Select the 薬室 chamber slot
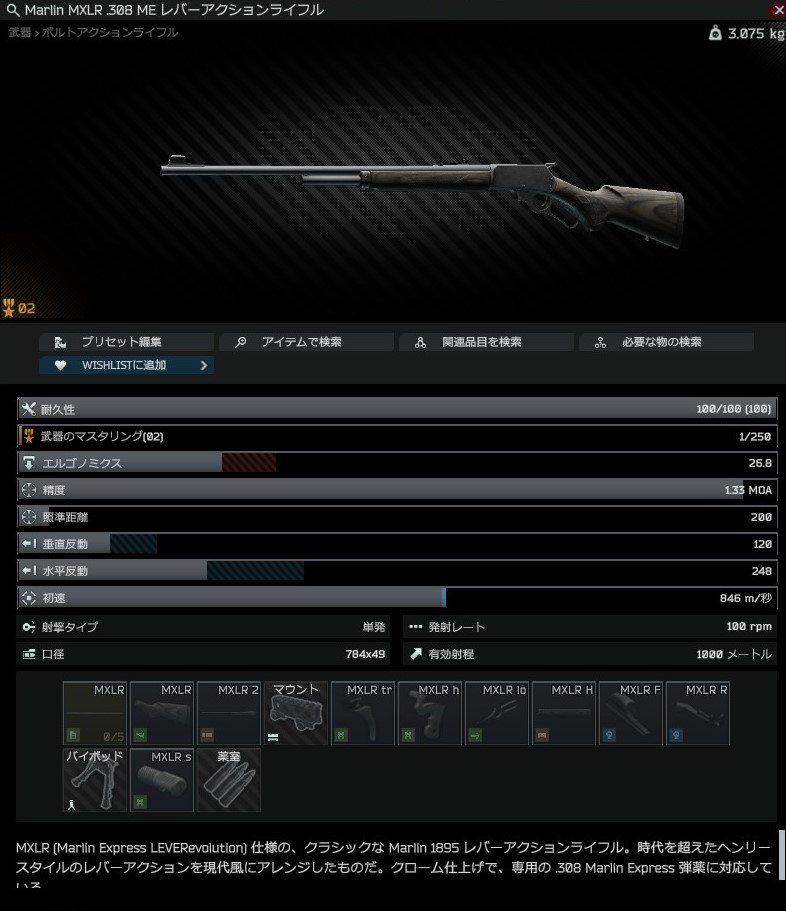This screenshot has width=786, height=911. 229,780
